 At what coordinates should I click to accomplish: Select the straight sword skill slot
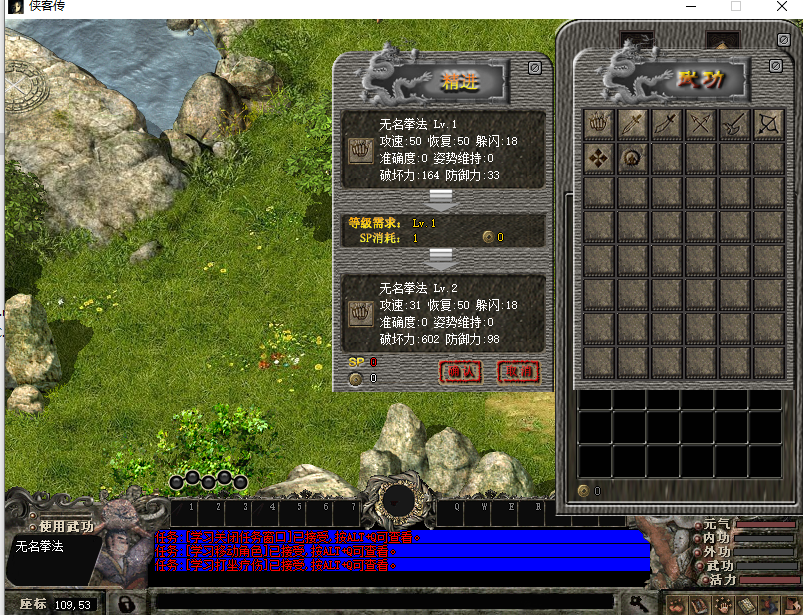[x=633, y=123]
